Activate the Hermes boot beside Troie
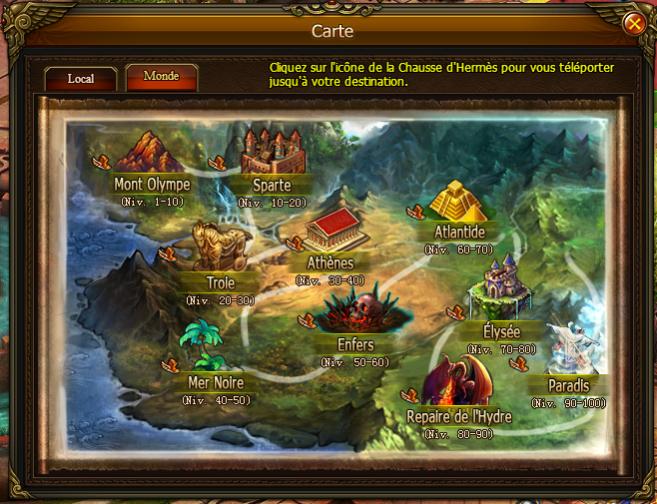The height and width of the screenshot is (504, 657). coord(170,254)
